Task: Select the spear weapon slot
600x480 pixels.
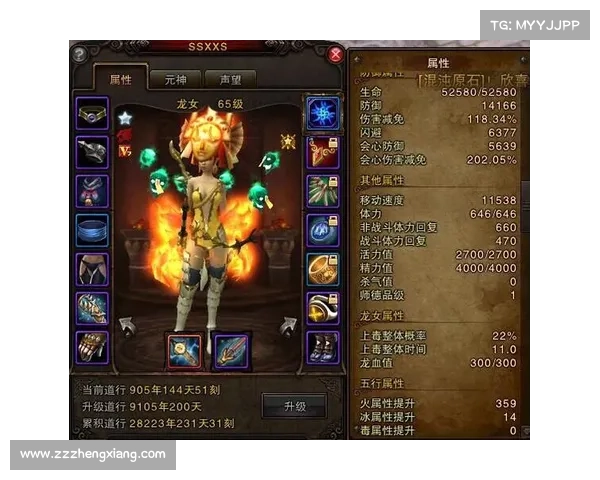Action: click(x=232, y=351)
